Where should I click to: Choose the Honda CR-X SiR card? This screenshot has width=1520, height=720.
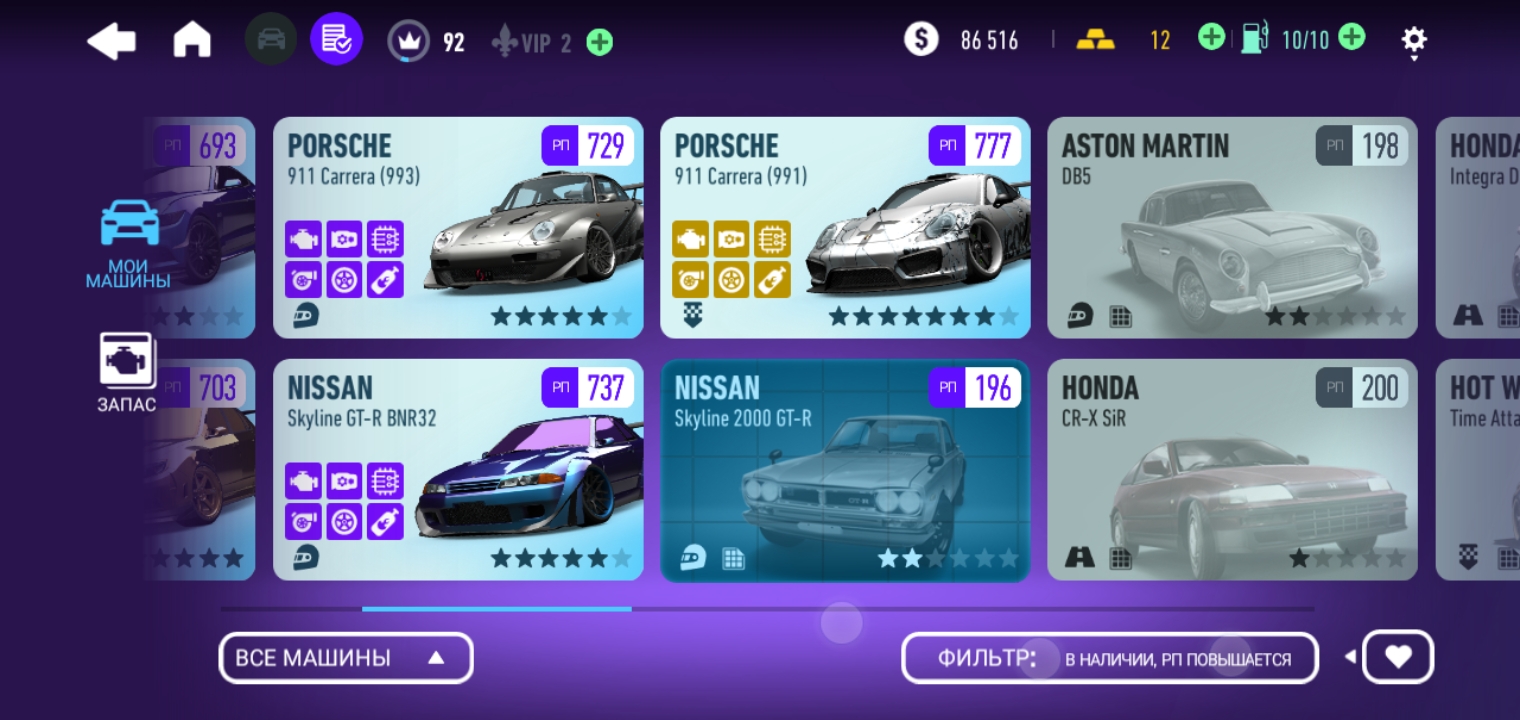click(1232, 470)
